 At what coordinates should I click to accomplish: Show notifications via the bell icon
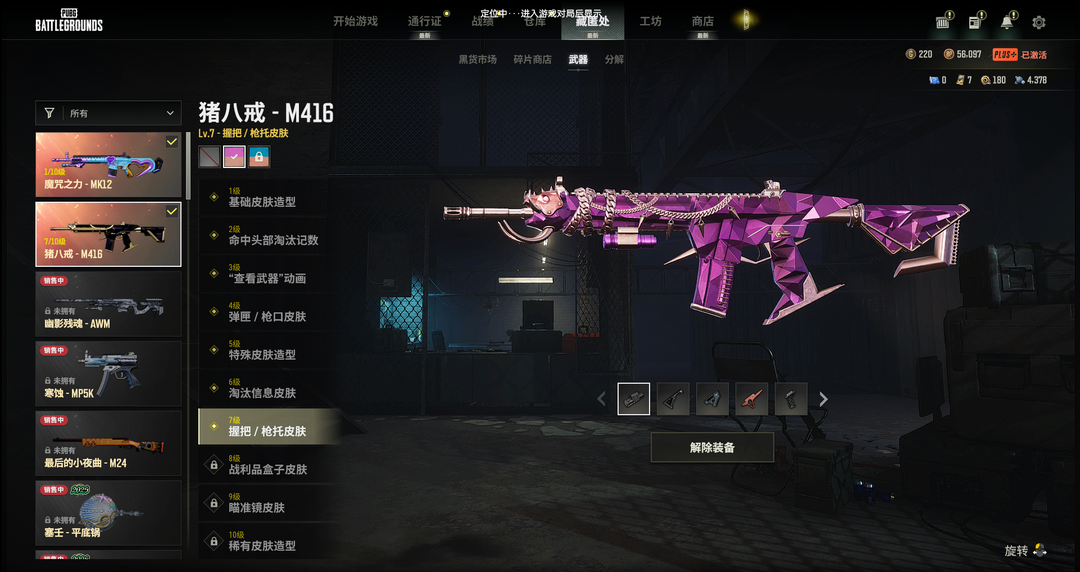point(1007,22)
